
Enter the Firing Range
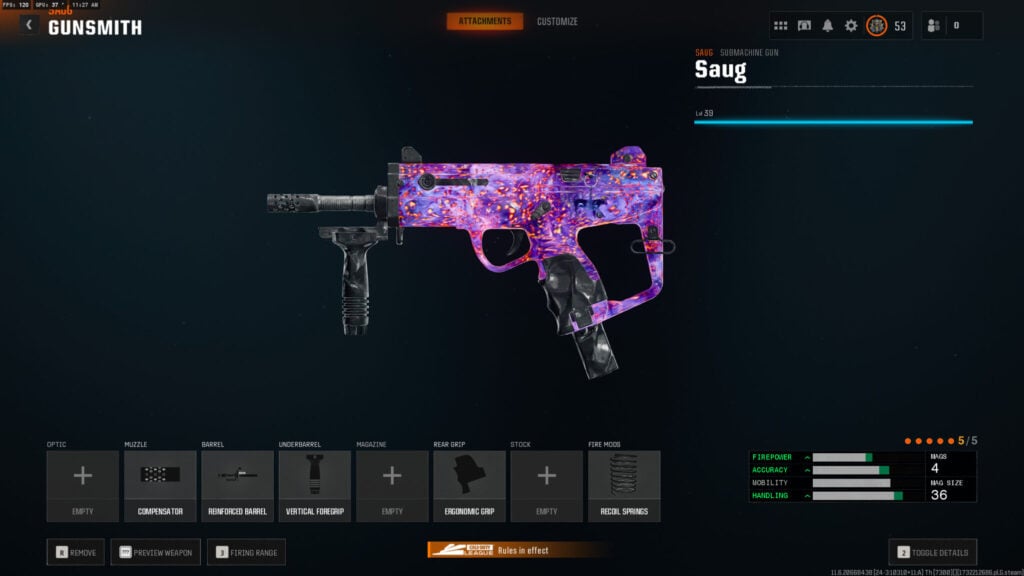click(246, 552)
